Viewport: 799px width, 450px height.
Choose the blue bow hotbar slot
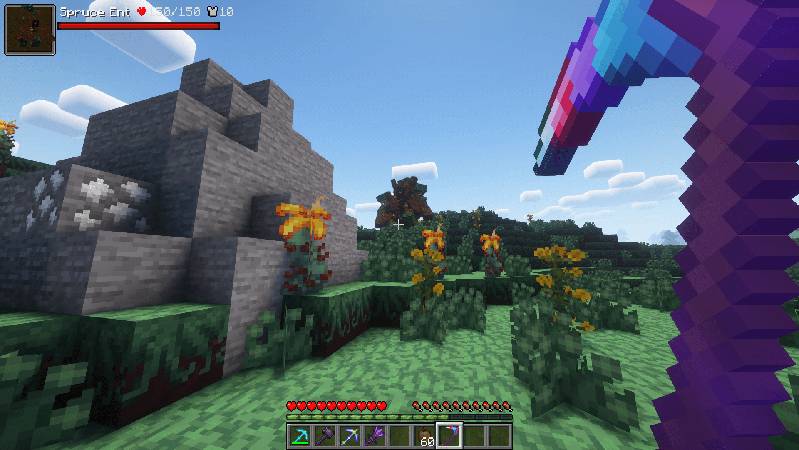pyautogui.click(x=349, y=436)
